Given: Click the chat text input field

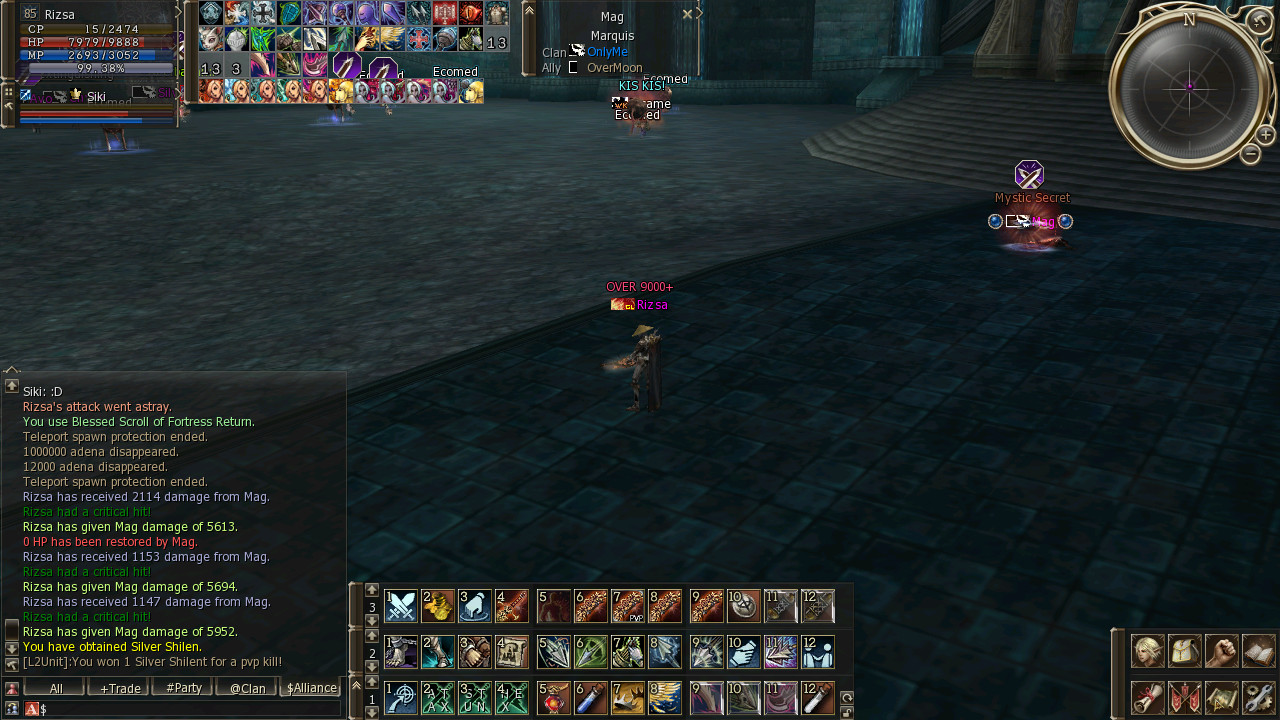Looking at the screenshot, I should click(190, 709).
